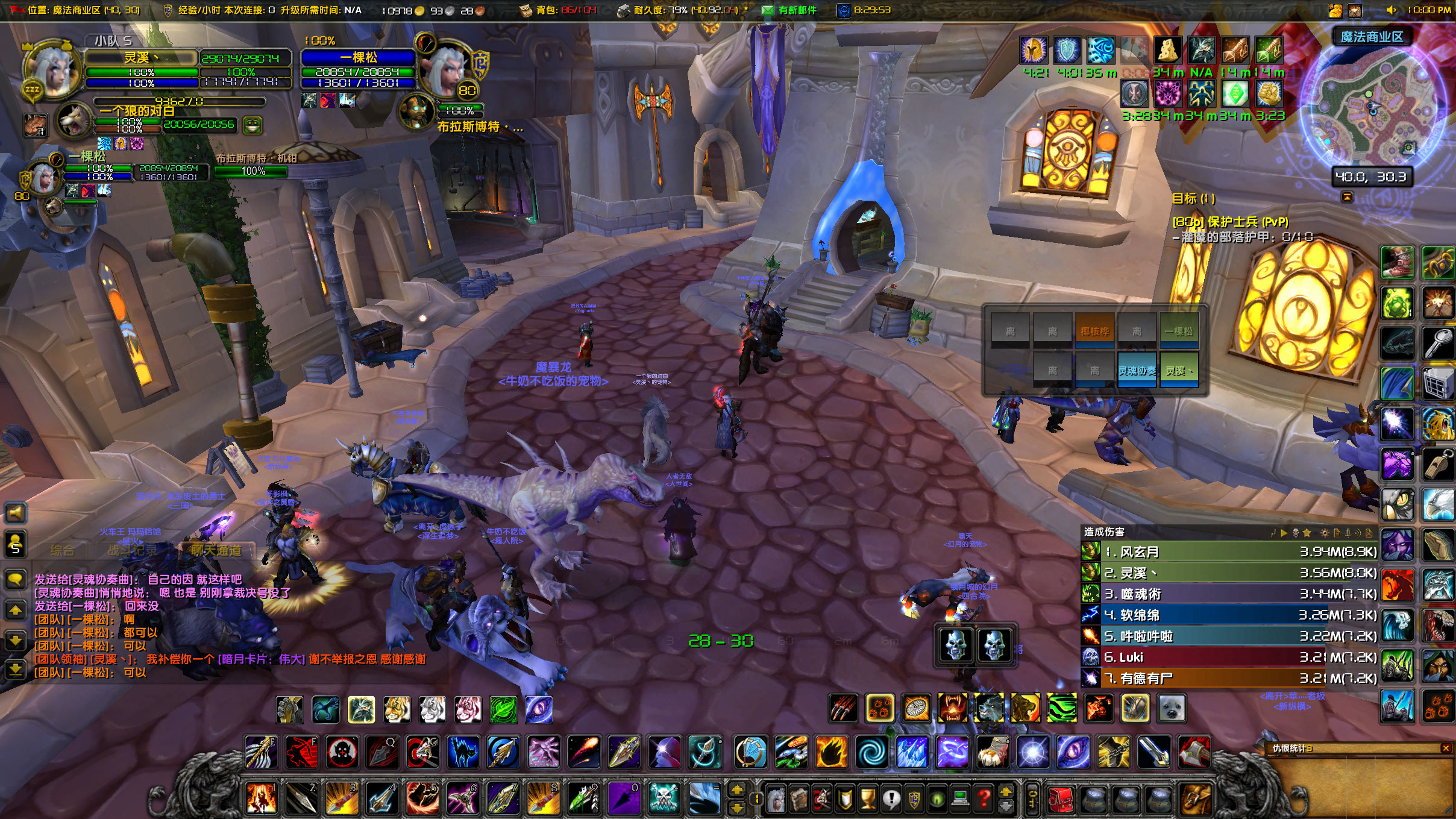
Task: Open the game menu computer icon
Action: pos(961,799)
